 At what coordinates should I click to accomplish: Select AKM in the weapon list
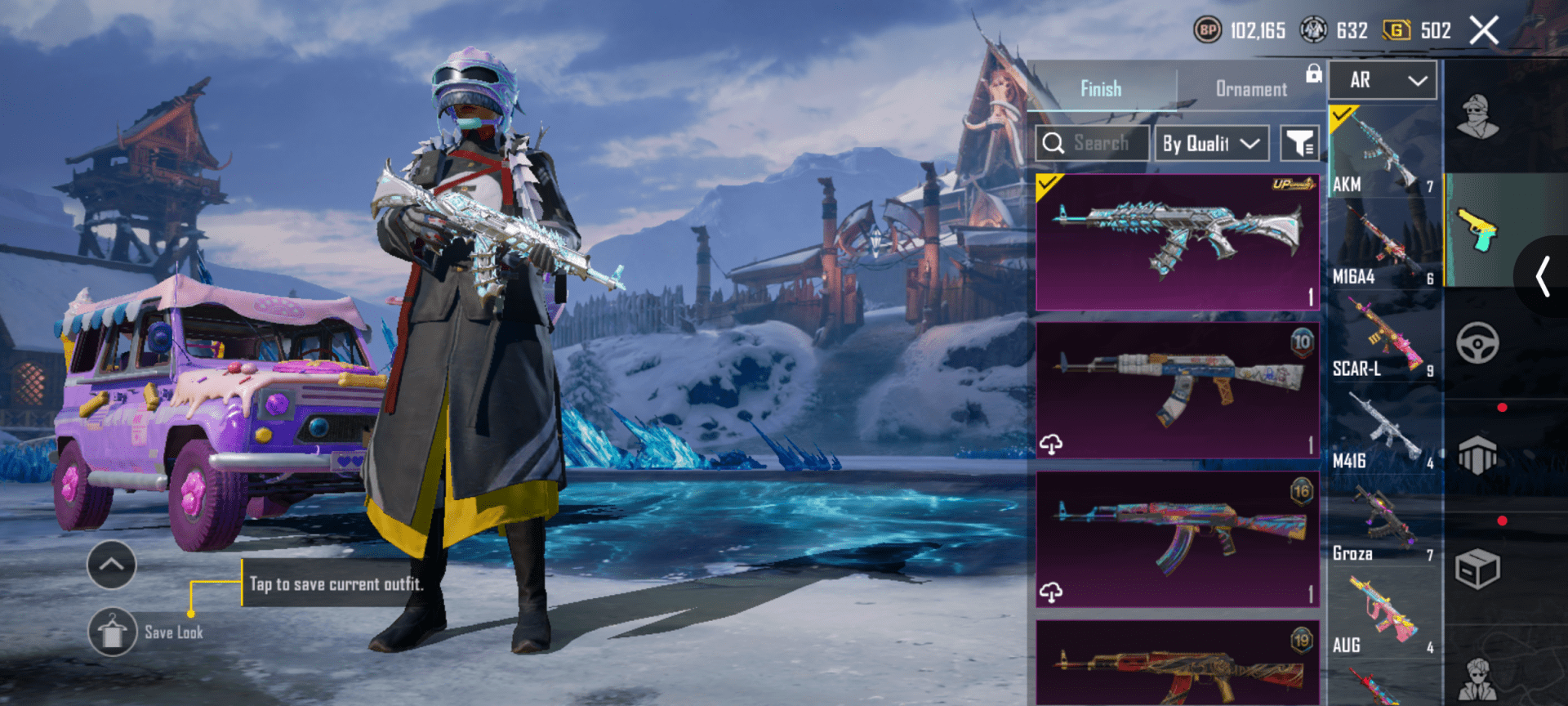tap(1383, 153)
